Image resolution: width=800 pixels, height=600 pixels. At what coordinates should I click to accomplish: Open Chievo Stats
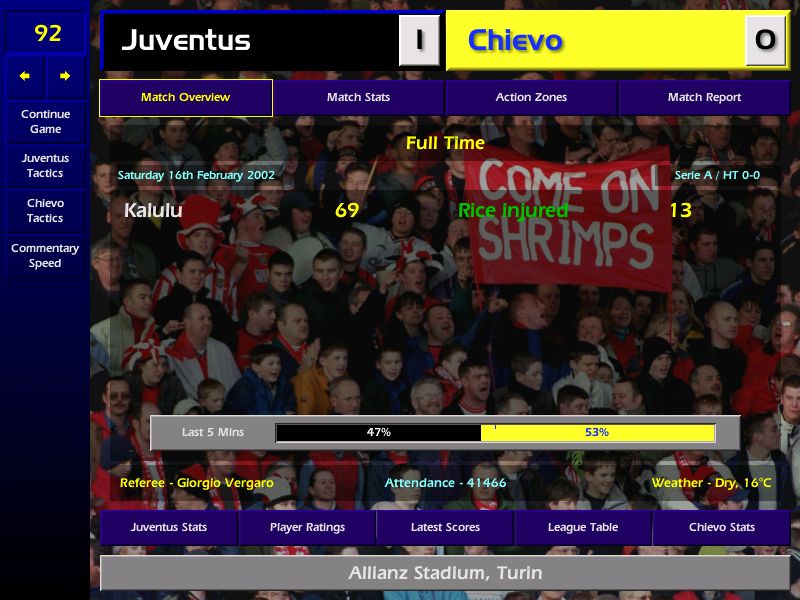click(721, 527)
